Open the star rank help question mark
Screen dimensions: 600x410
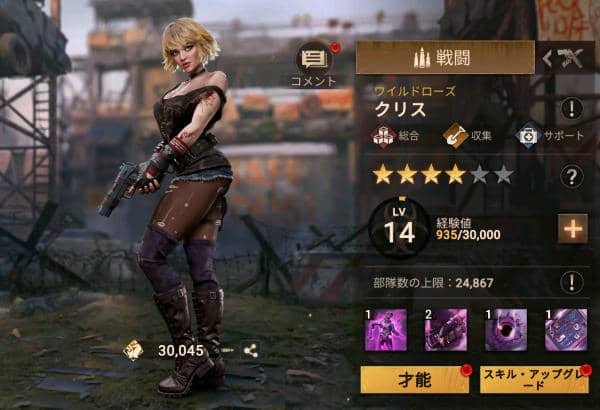pos(571,177)
